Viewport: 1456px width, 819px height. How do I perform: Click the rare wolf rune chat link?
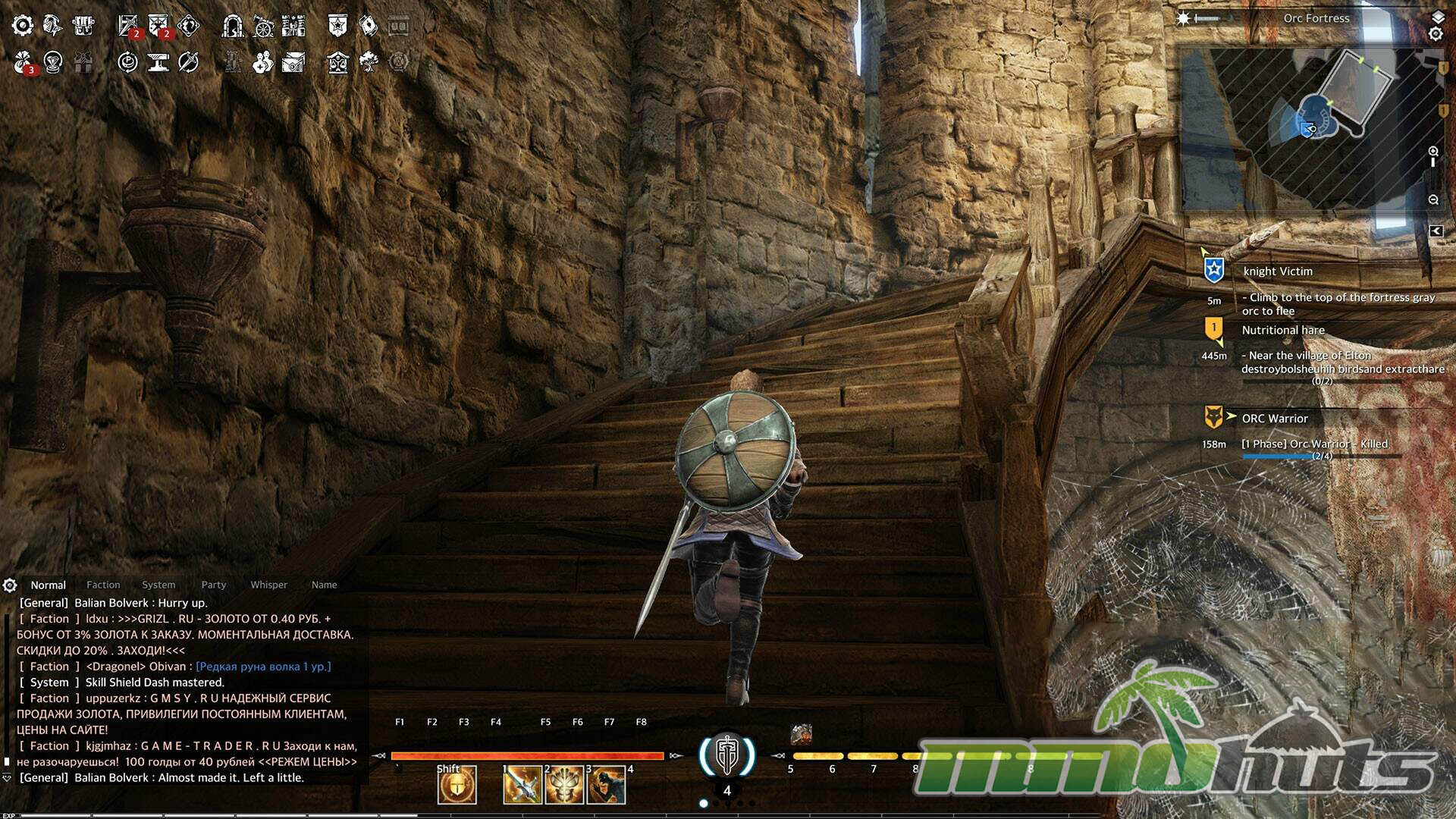click(x=263, y=667)
